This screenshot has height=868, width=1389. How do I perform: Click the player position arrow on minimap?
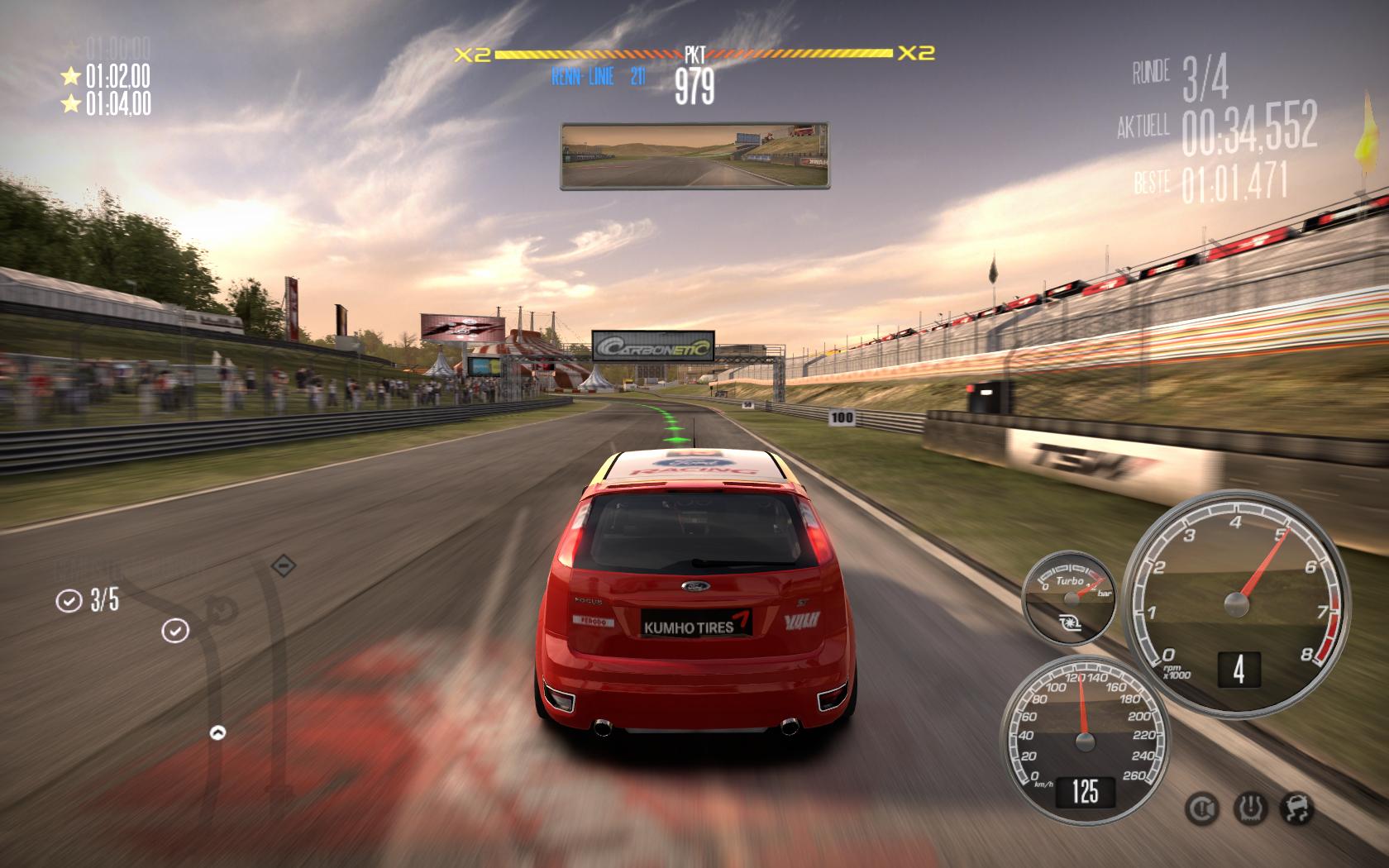tap(217, 732)
